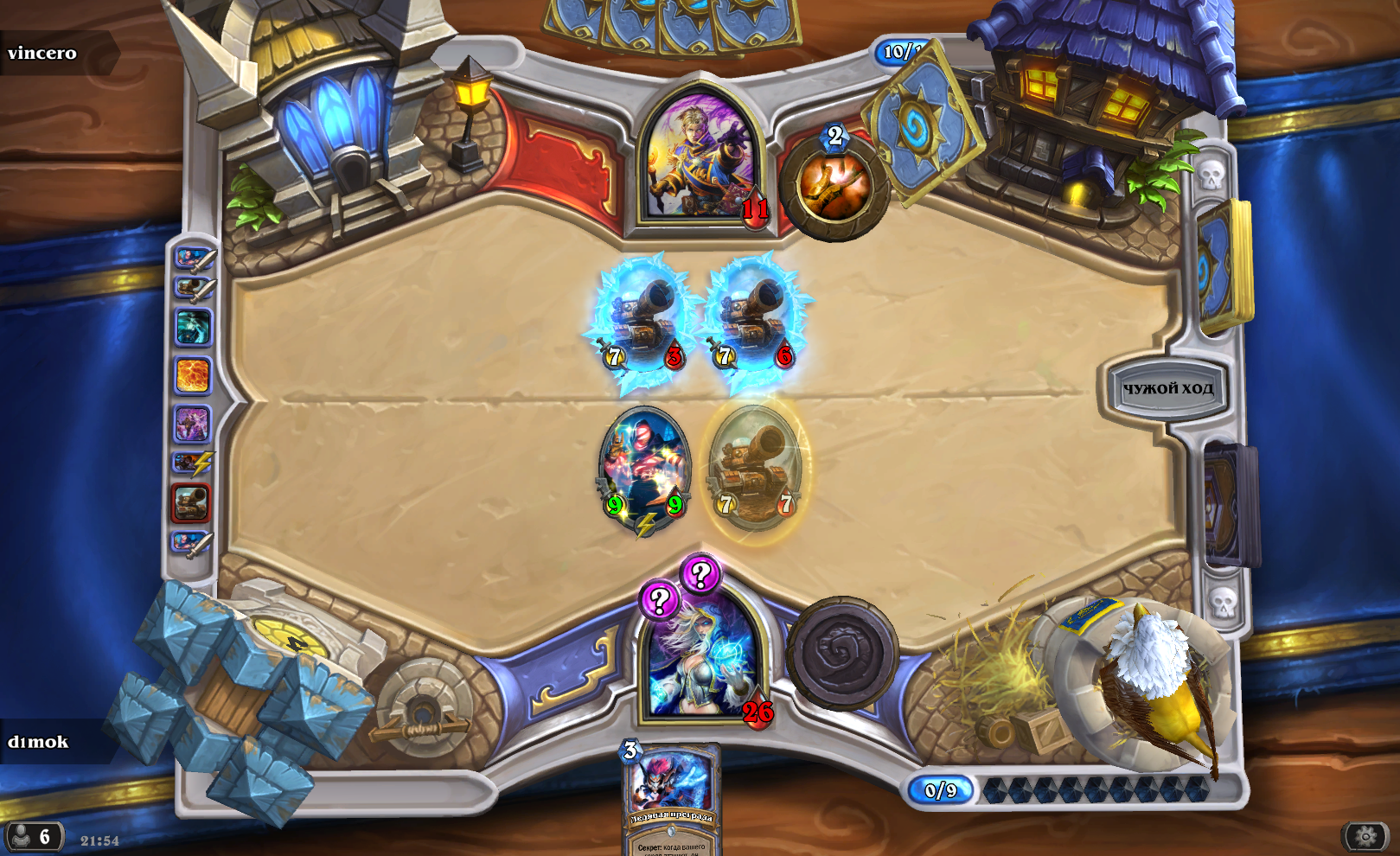Image resolution: width=1400 pixels, height=856 pixels.
Task: View the red-bordered cannon tile in history
Action: 191,502
